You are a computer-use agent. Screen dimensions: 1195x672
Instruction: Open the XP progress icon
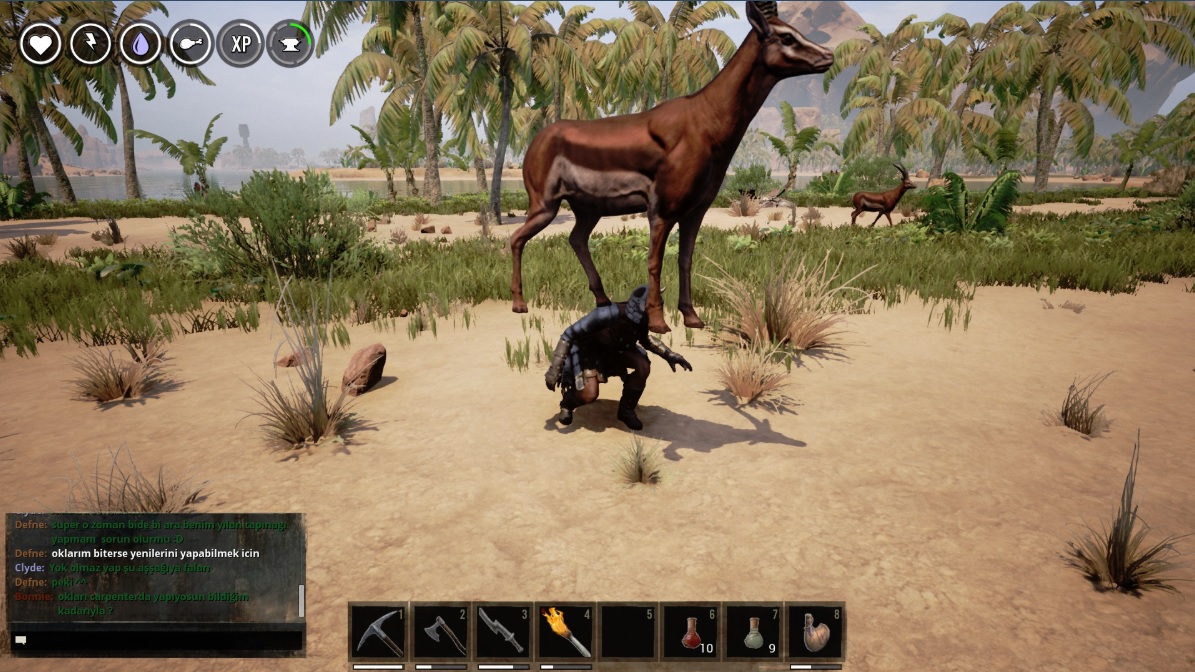pos(241,44)
